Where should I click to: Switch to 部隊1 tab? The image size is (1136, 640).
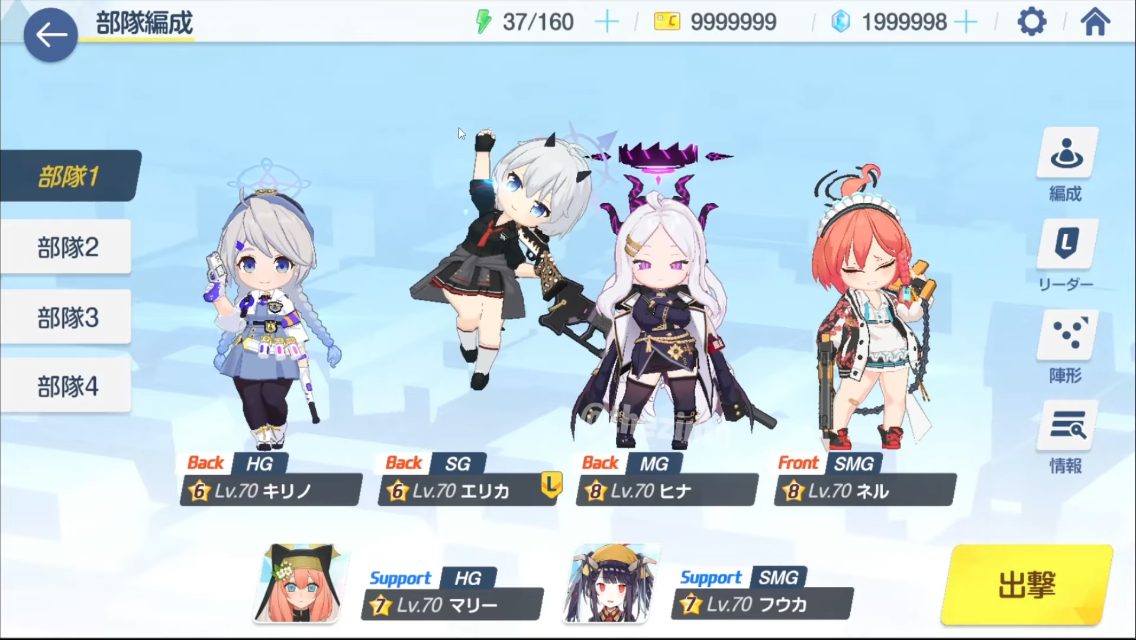coord(68,177)
